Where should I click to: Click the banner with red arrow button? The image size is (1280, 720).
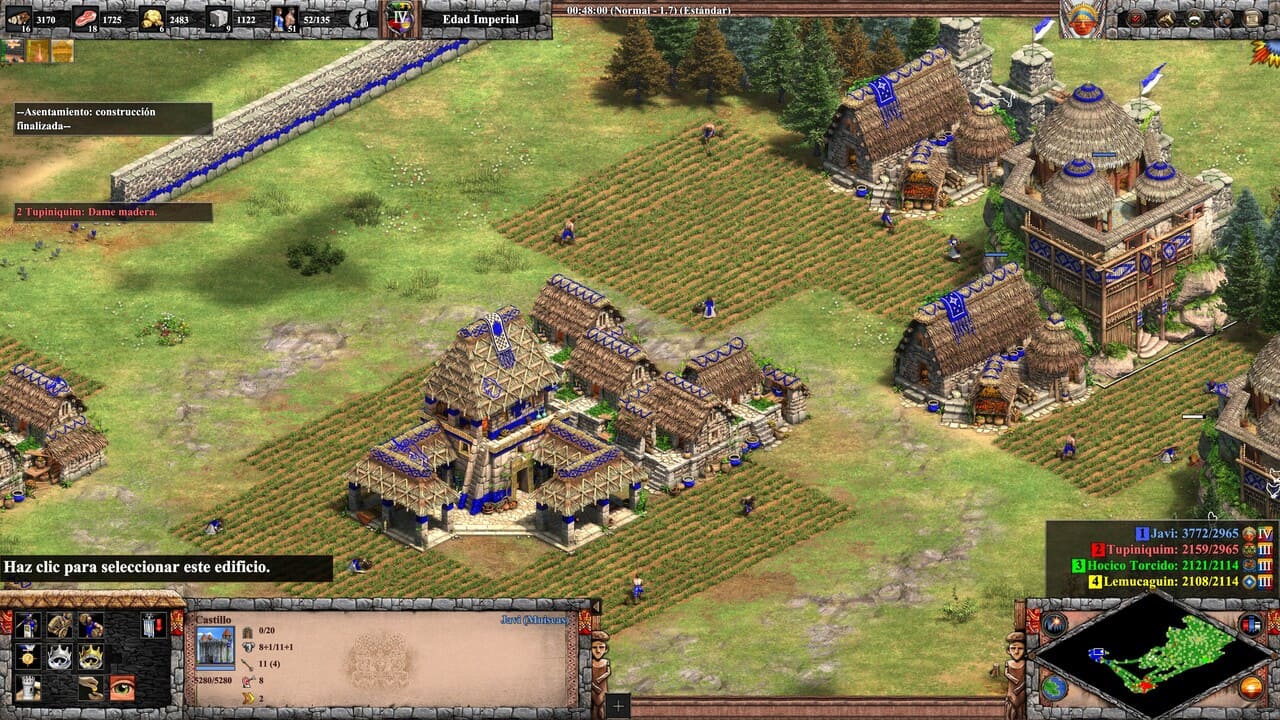pyautogui.click(x=153, y=625)
